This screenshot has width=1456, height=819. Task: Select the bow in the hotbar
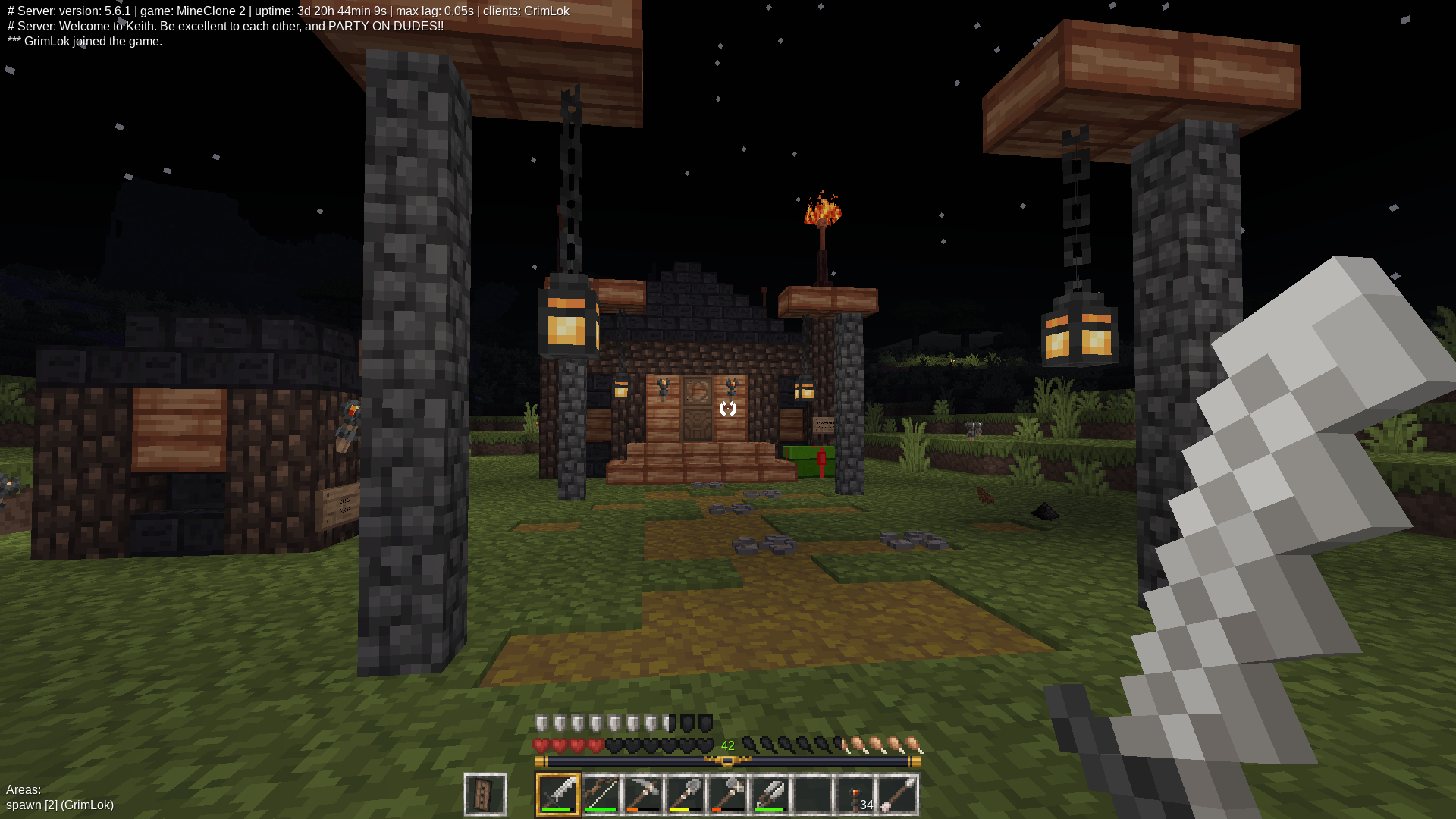[601, 794]
